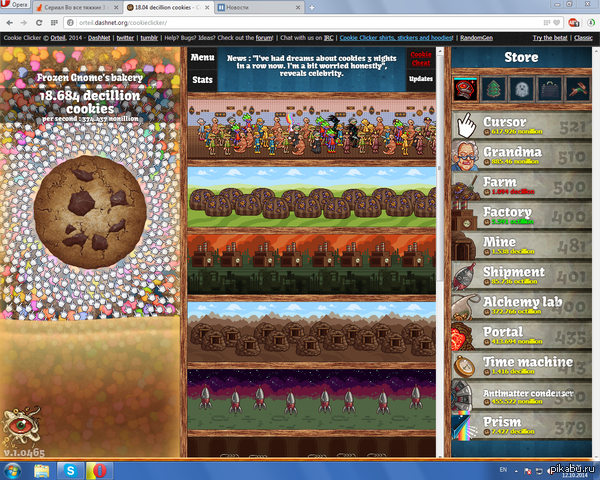The height and width of the screenshot is (480, 600).
Task: Select the Christmas tree cookie upgrade
Action: [x=494, y=88]
